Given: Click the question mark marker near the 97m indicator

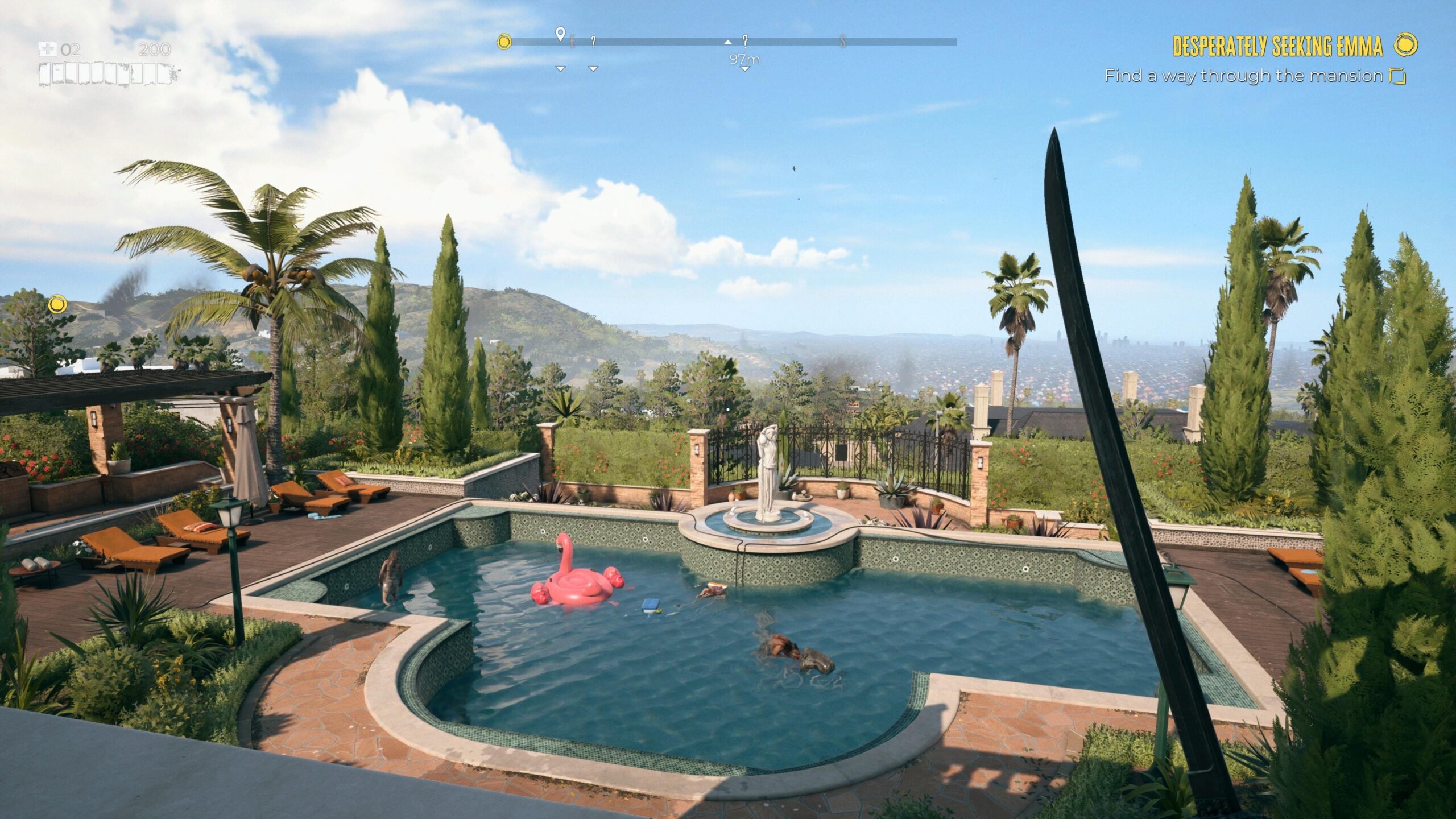Looking at the screenshot, I should pyautogui.click(x=745, y=42).
